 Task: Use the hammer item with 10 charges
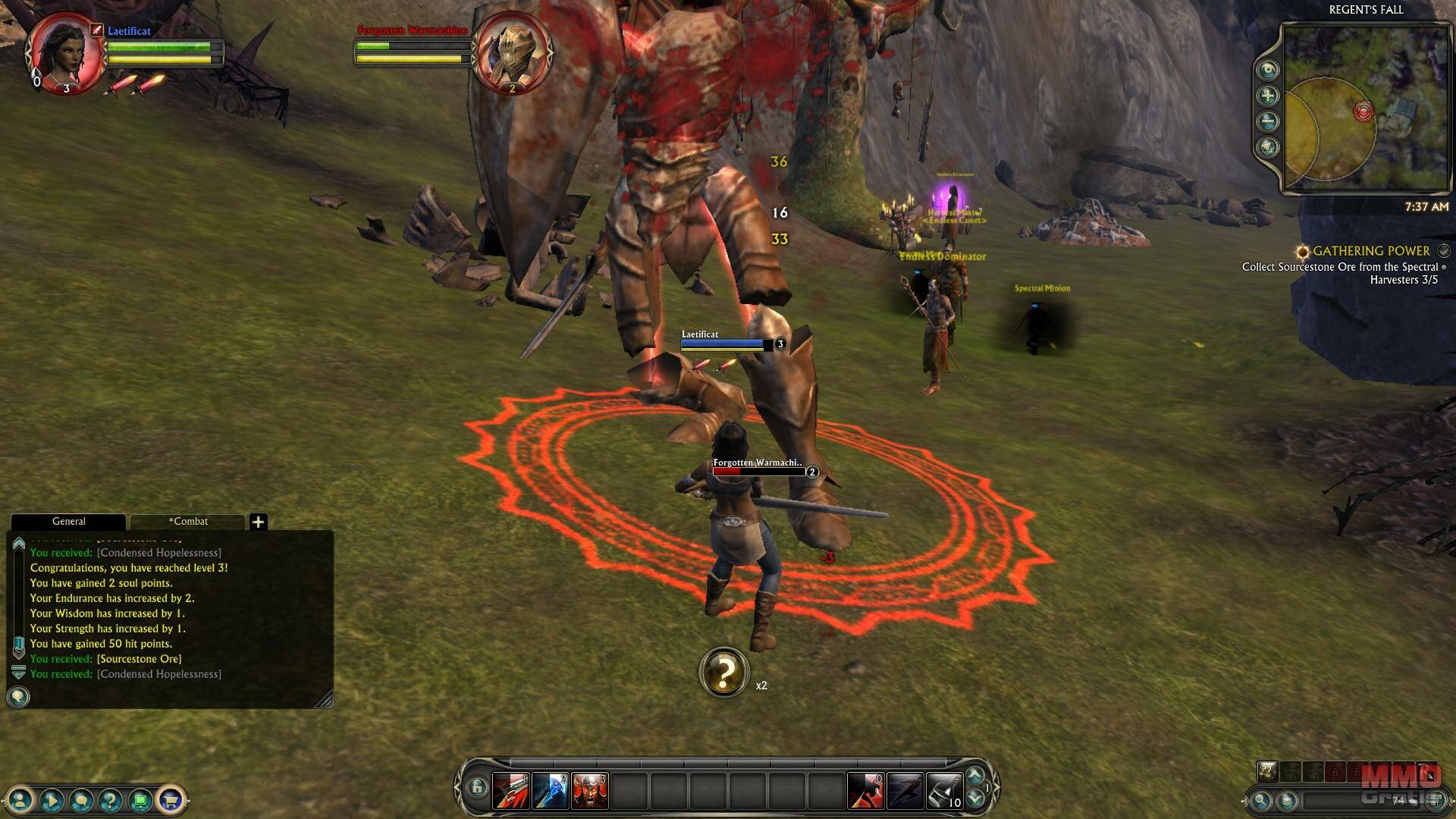point(944,792)
